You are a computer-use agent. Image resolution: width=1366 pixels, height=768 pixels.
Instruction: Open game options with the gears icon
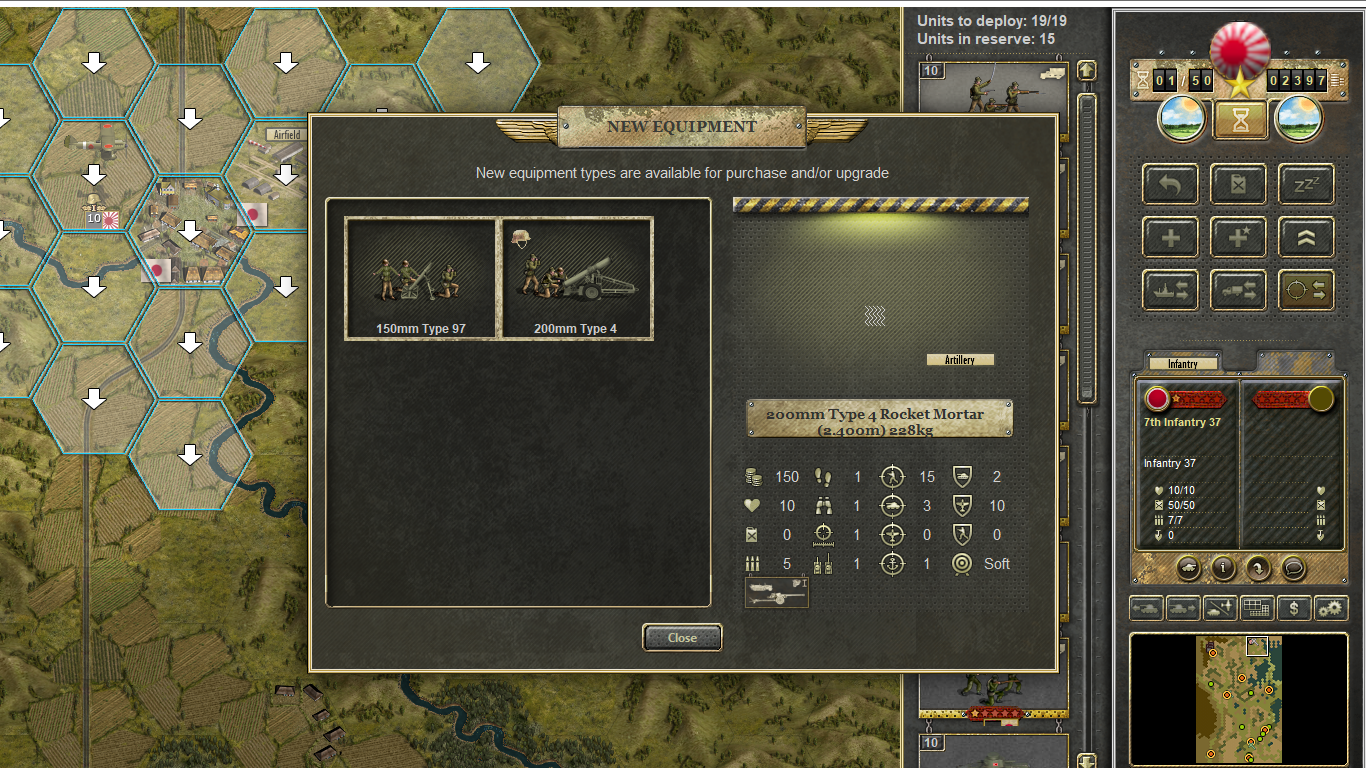[x=1331, y=607]
